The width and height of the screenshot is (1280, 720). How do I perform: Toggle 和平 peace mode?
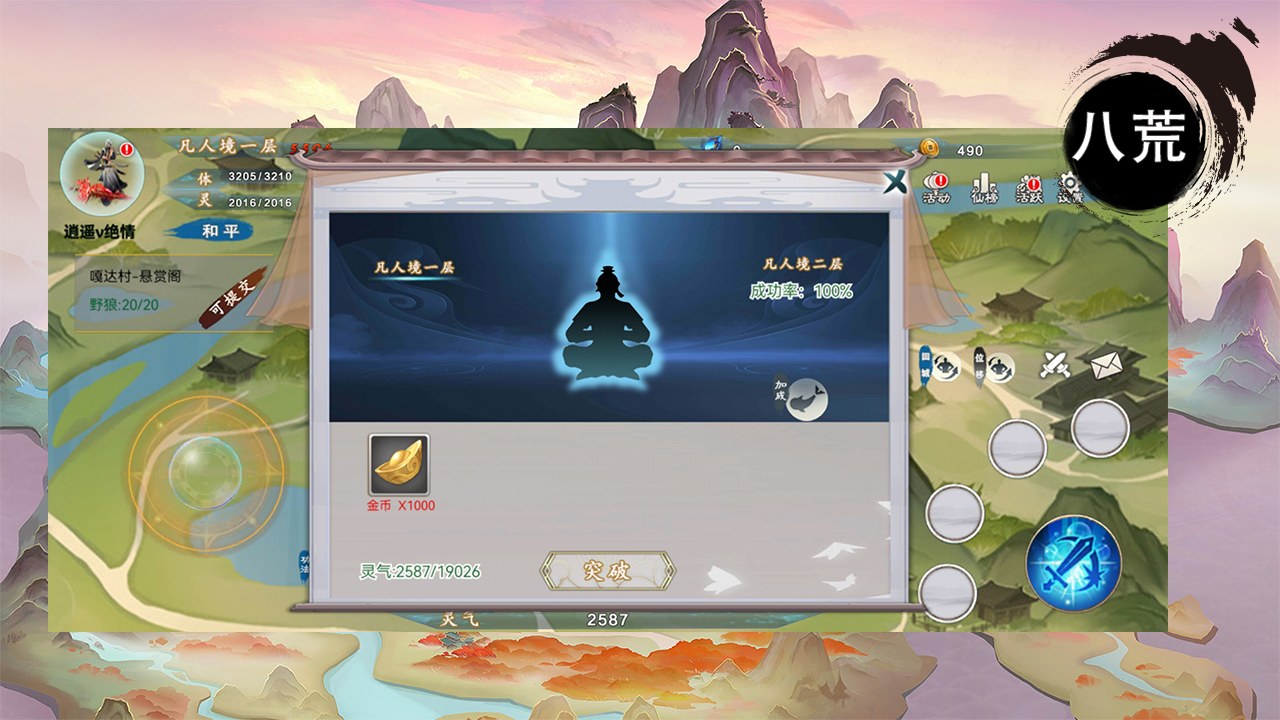click(x=222, y=230)
